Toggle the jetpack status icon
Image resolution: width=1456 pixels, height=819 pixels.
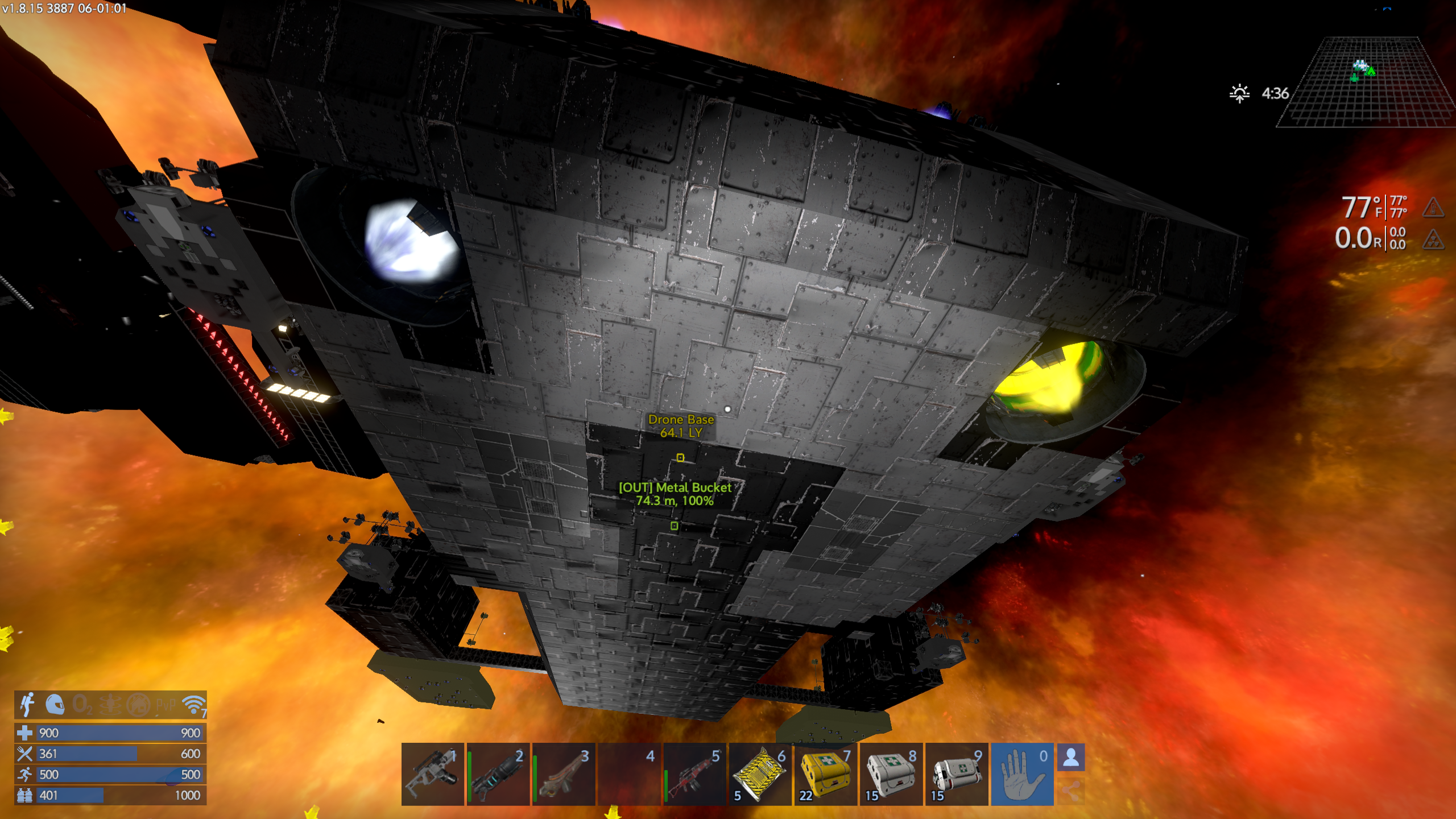[27, 705]
